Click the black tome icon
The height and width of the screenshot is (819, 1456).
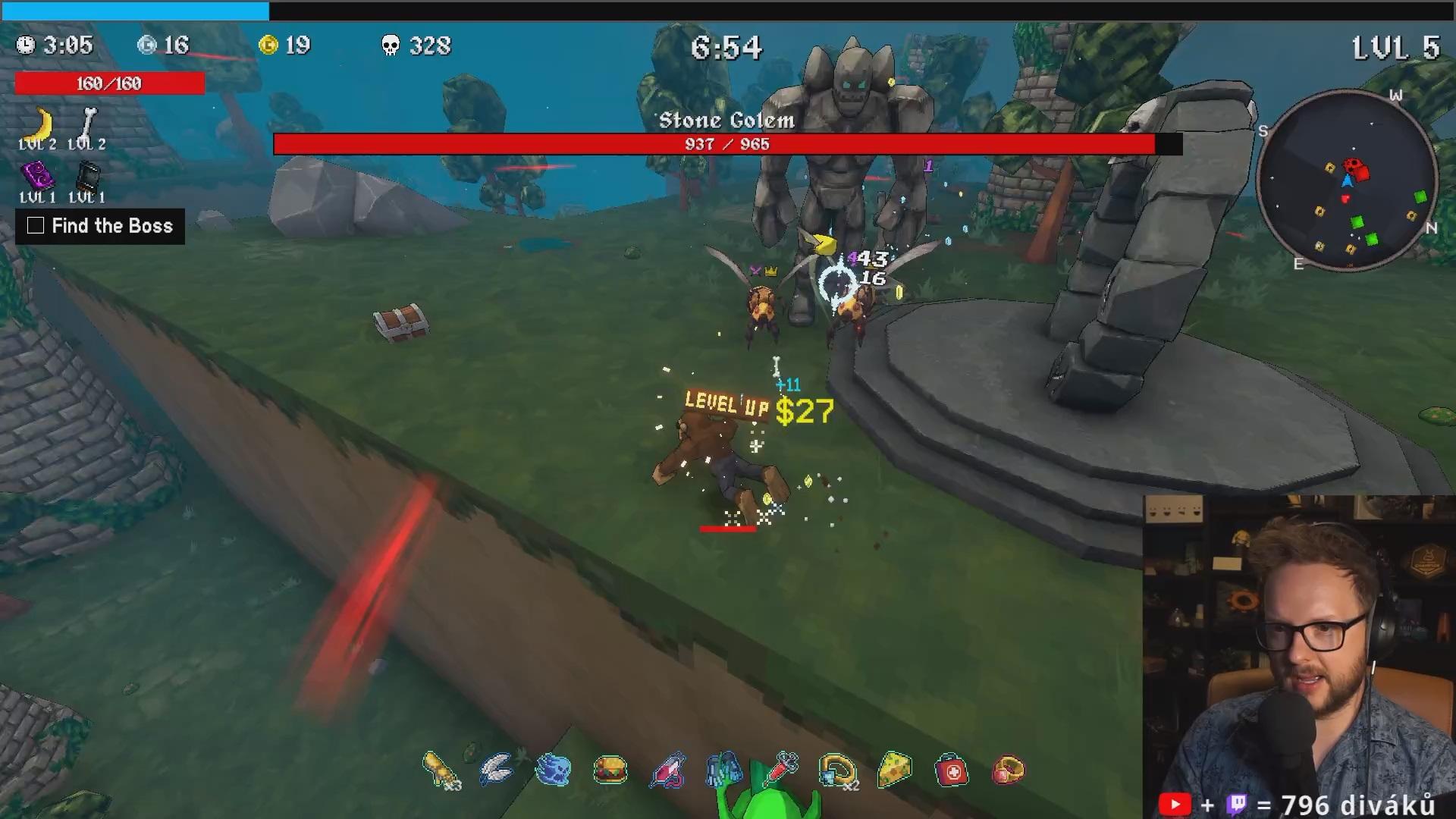87,177
